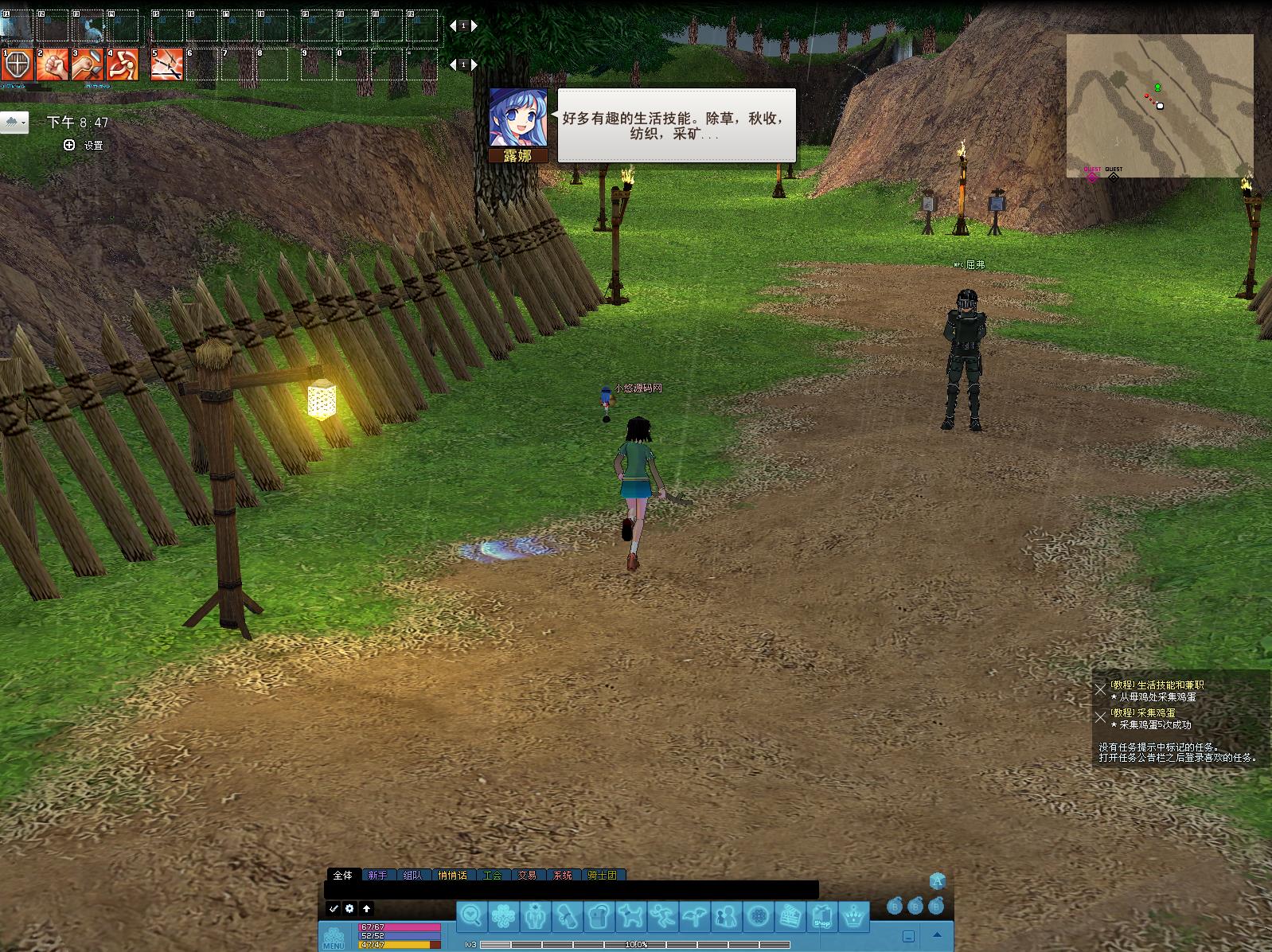Image resolution: width=1272 pixels, height=952 pixels.
Task: Click the minimap in the top right corner
Action: 1159,105
